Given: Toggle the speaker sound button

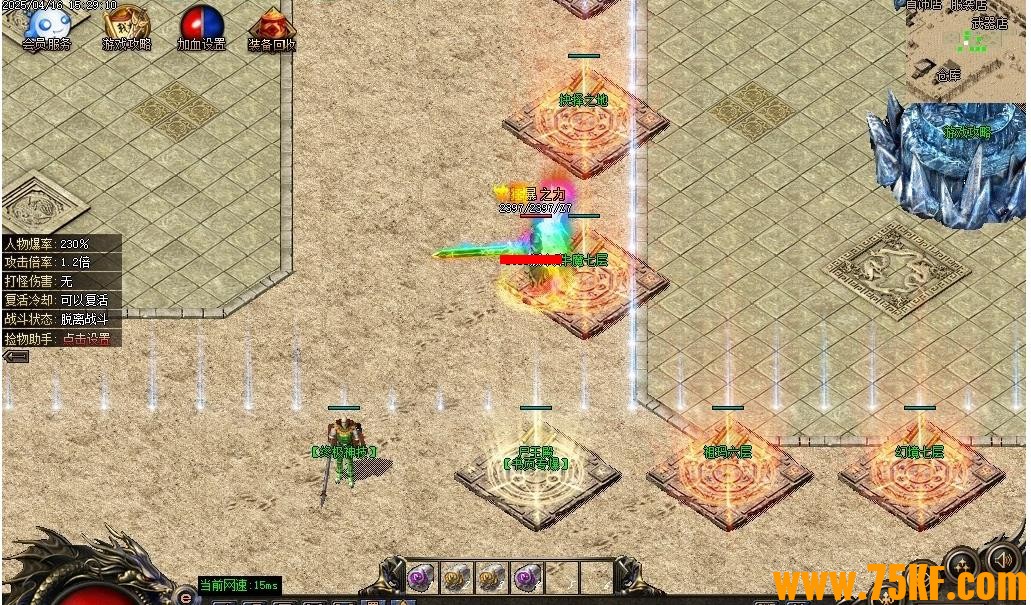Looking at the screenshot, I should tap(1003, 558).
